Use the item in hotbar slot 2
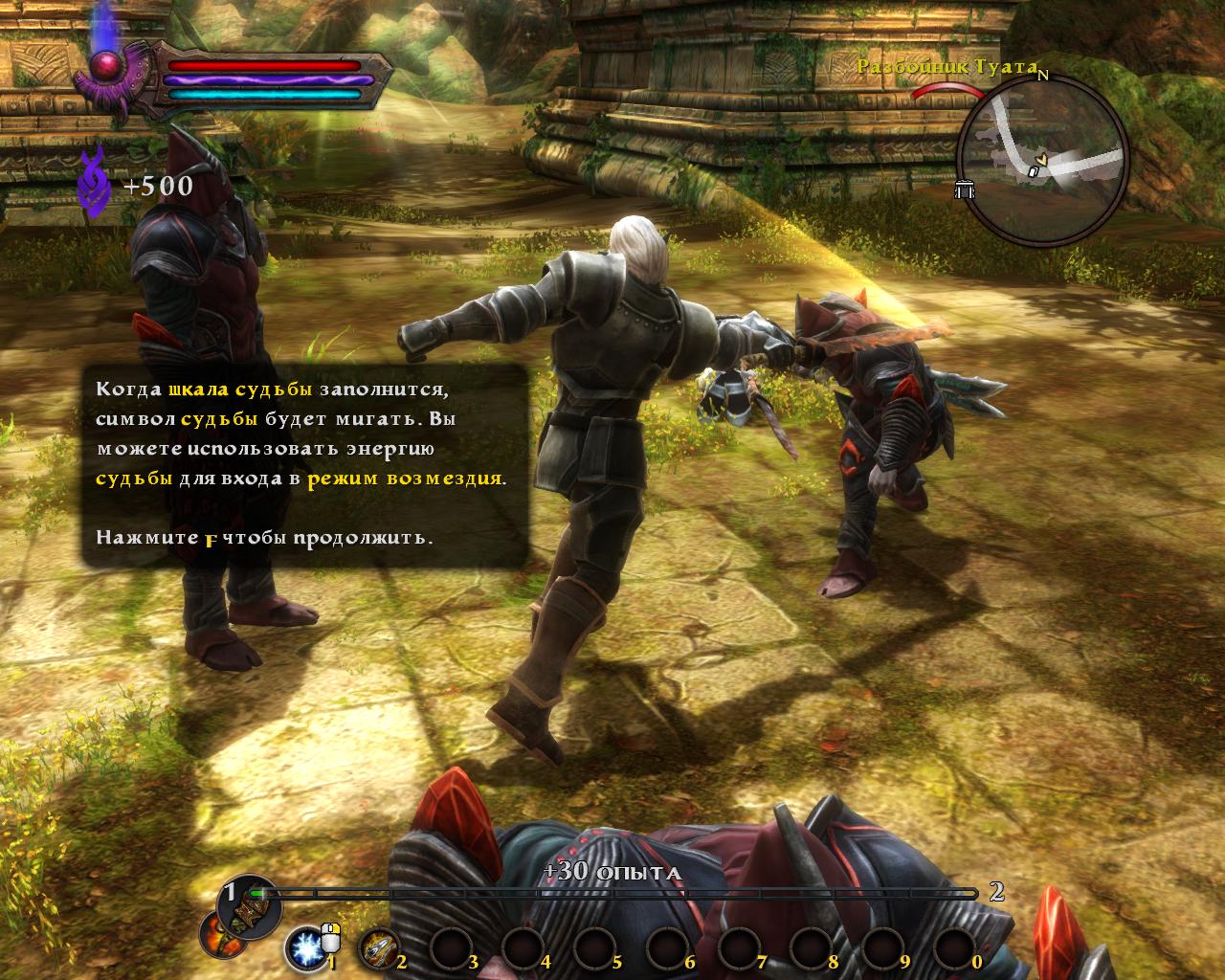Image resolution: width=1225 pixels, height=980 pixels. tap(377, 947)
